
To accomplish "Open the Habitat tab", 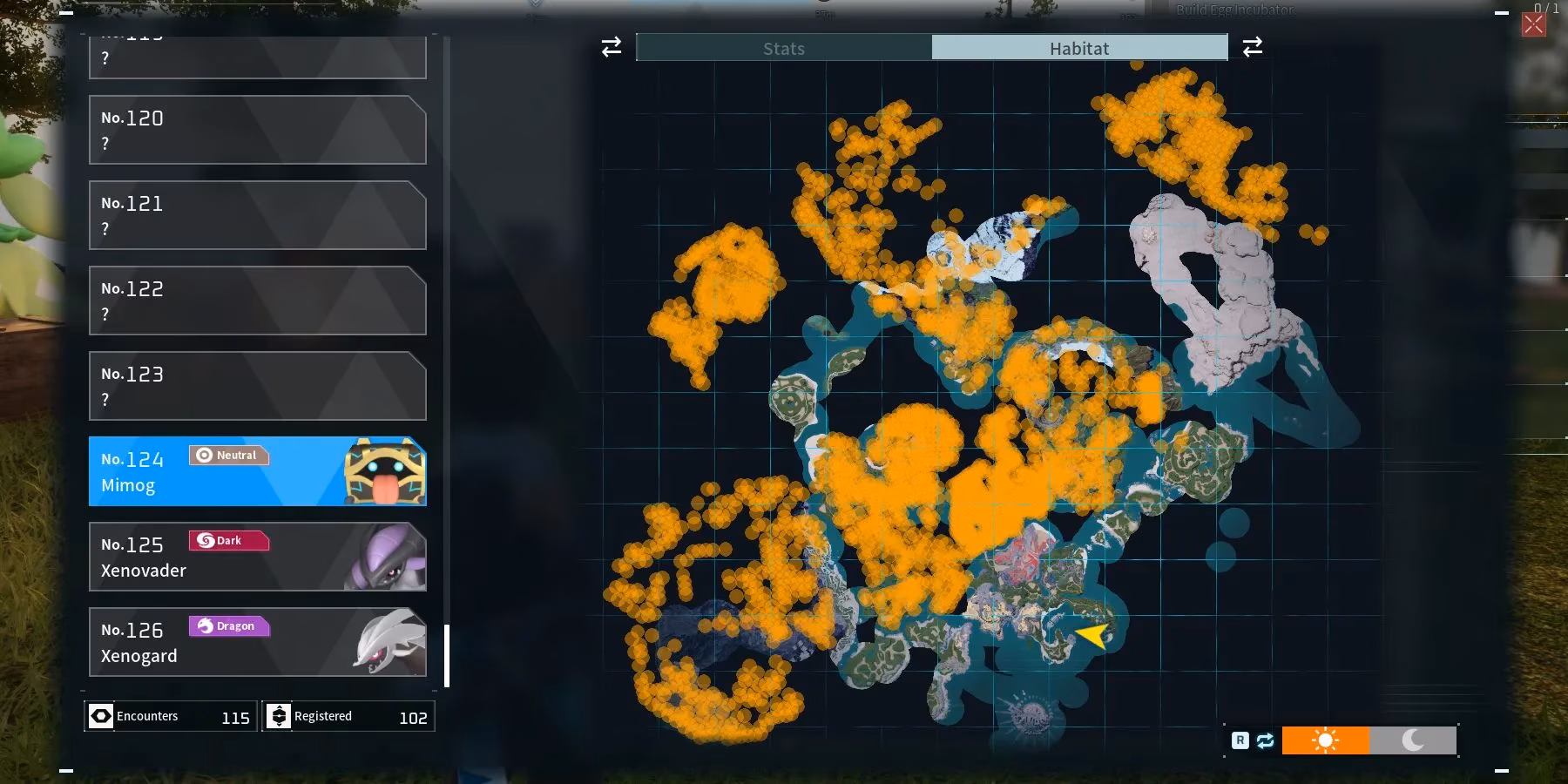I will (1079, 48).
